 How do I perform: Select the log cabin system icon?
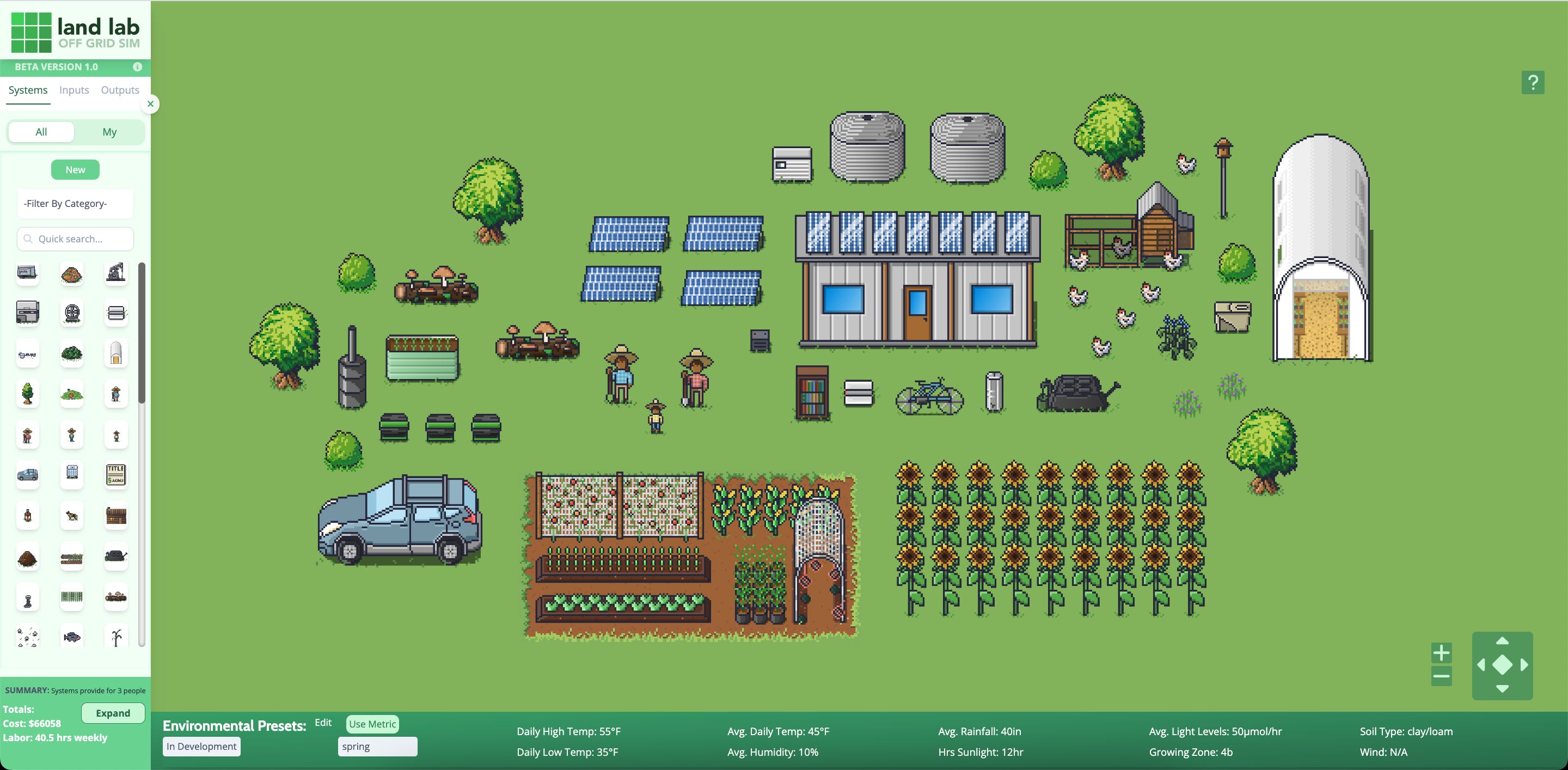coord(115,516)
